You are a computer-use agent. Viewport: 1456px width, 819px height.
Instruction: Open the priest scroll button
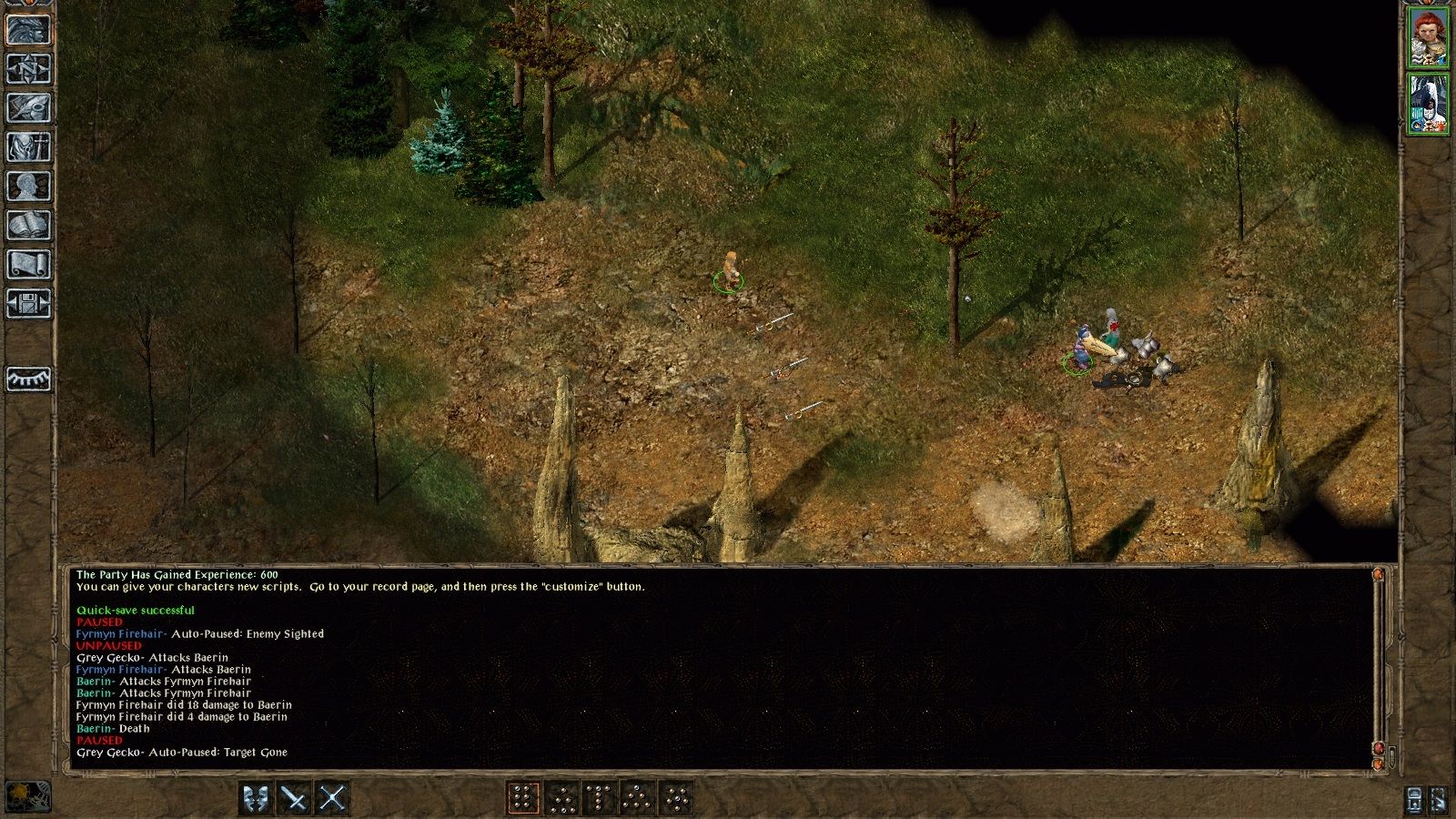tap(28, 264)
